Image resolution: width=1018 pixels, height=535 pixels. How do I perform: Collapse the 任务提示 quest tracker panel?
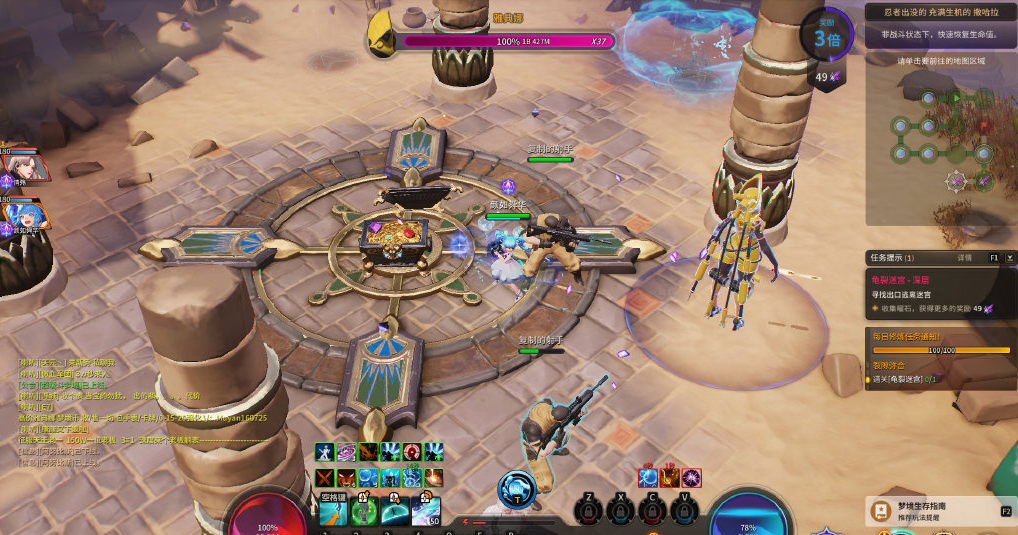(x=996, y=258)
